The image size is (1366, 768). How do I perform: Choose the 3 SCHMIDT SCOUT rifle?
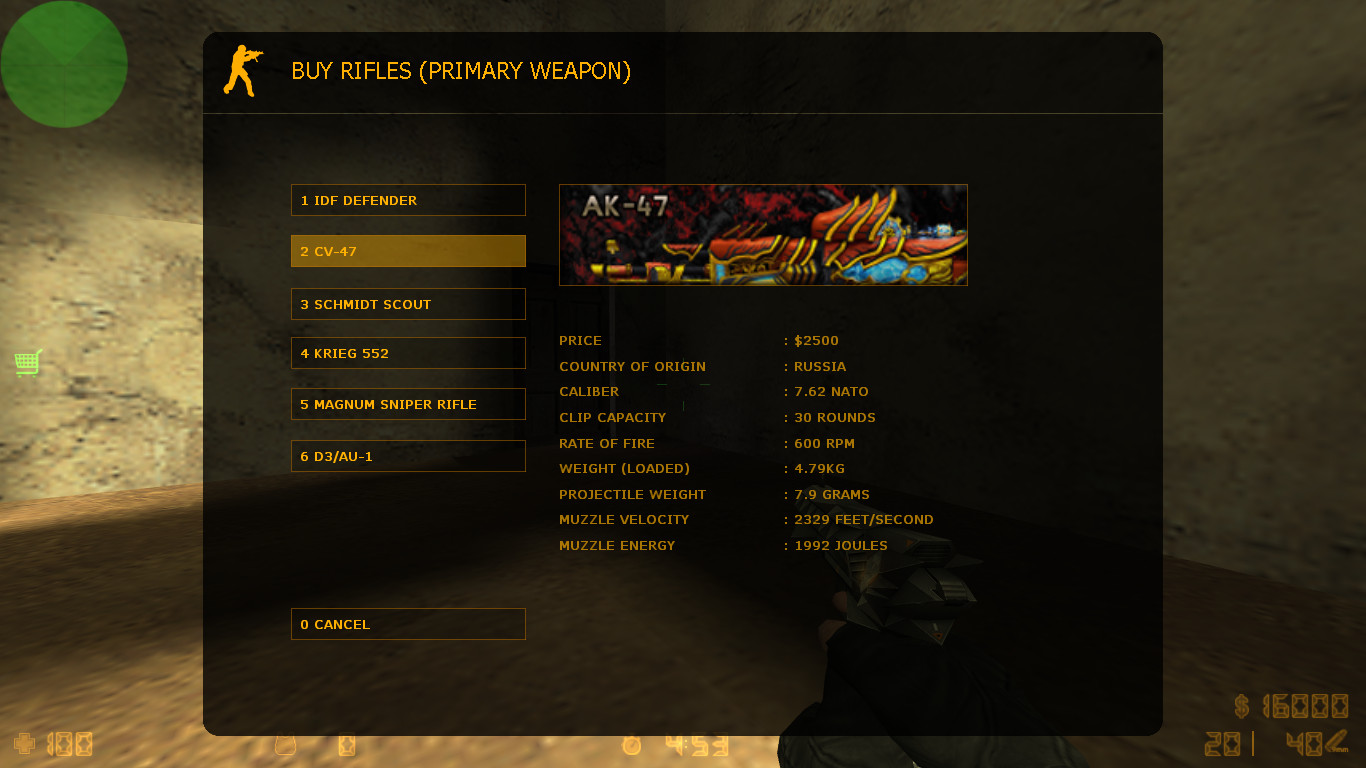click(407, 304)
